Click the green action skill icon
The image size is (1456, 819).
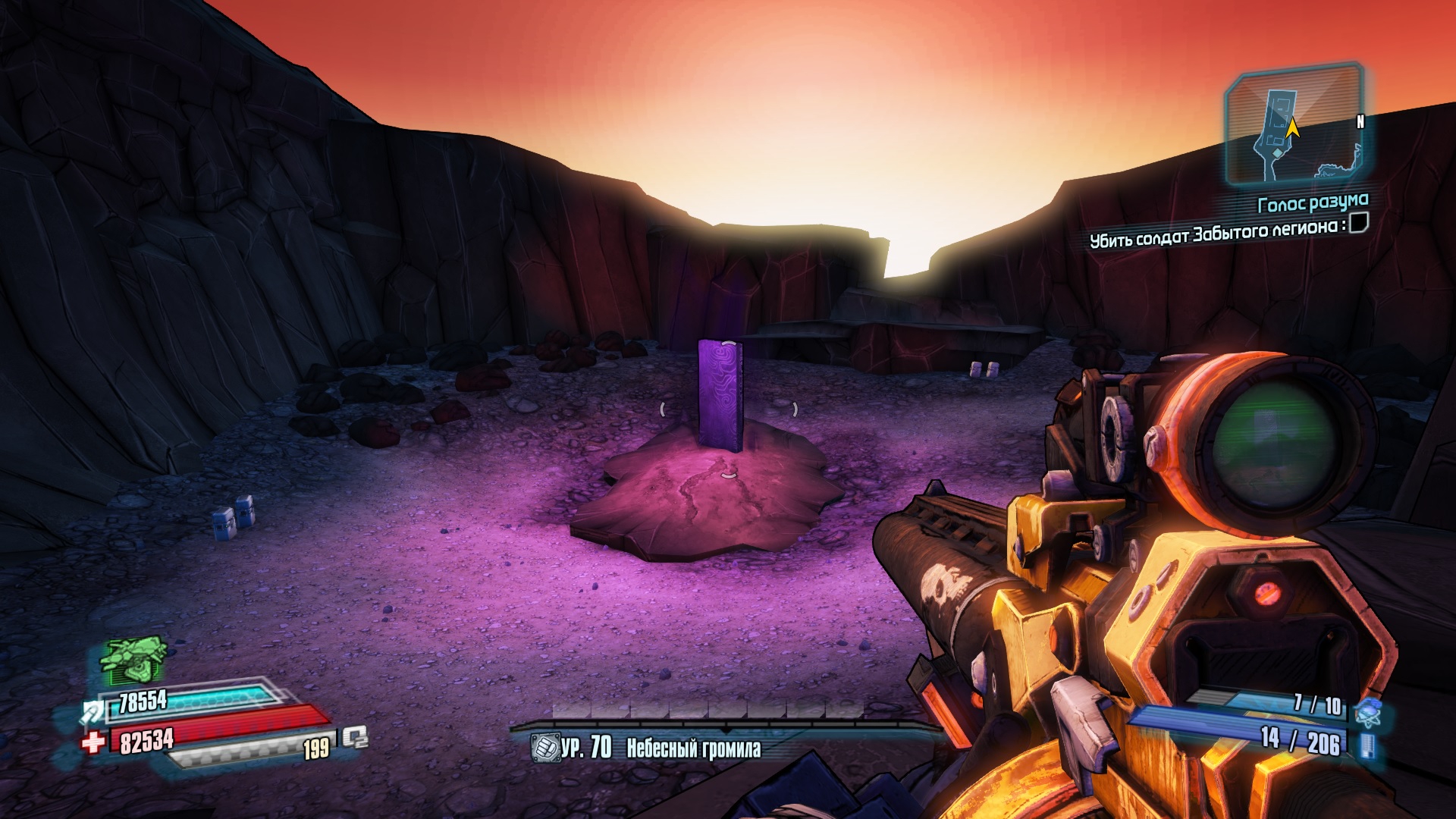pos(135,658)
